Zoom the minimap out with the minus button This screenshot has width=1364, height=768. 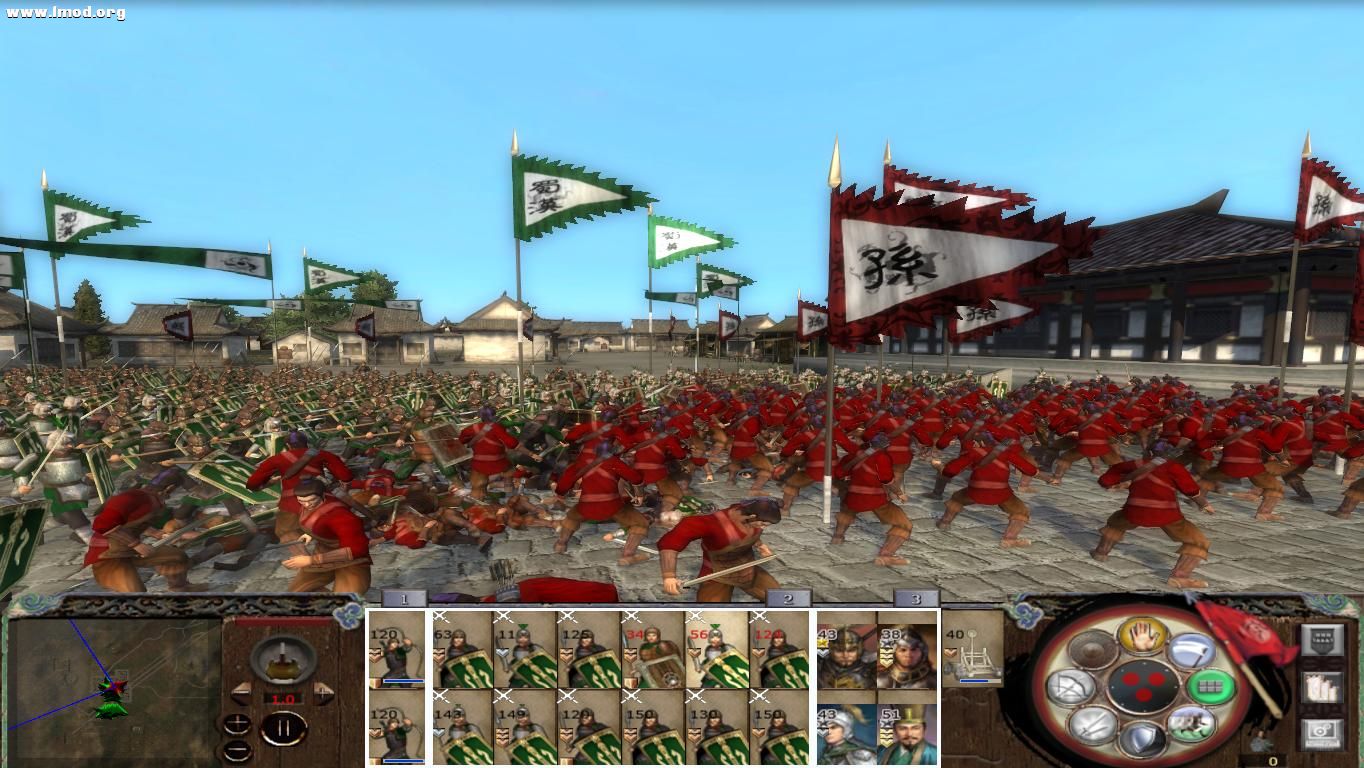[x=236, y=748]
